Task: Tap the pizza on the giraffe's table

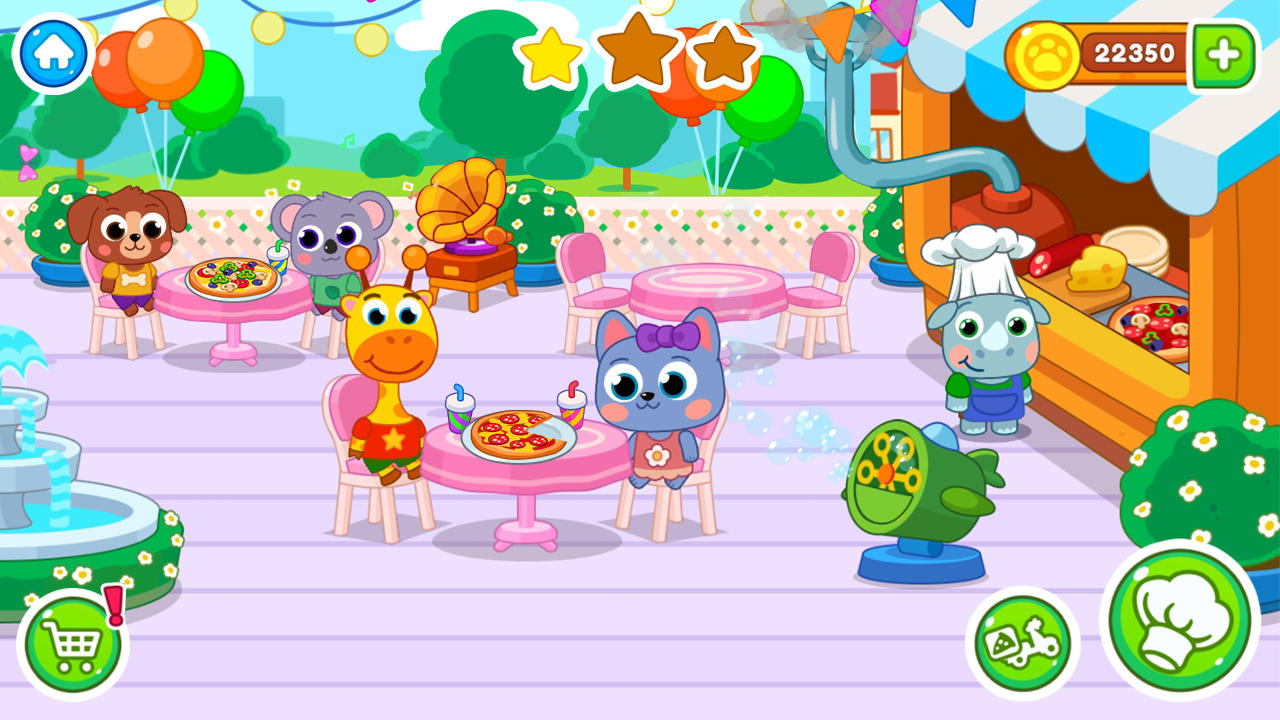Action: (515, 432)
